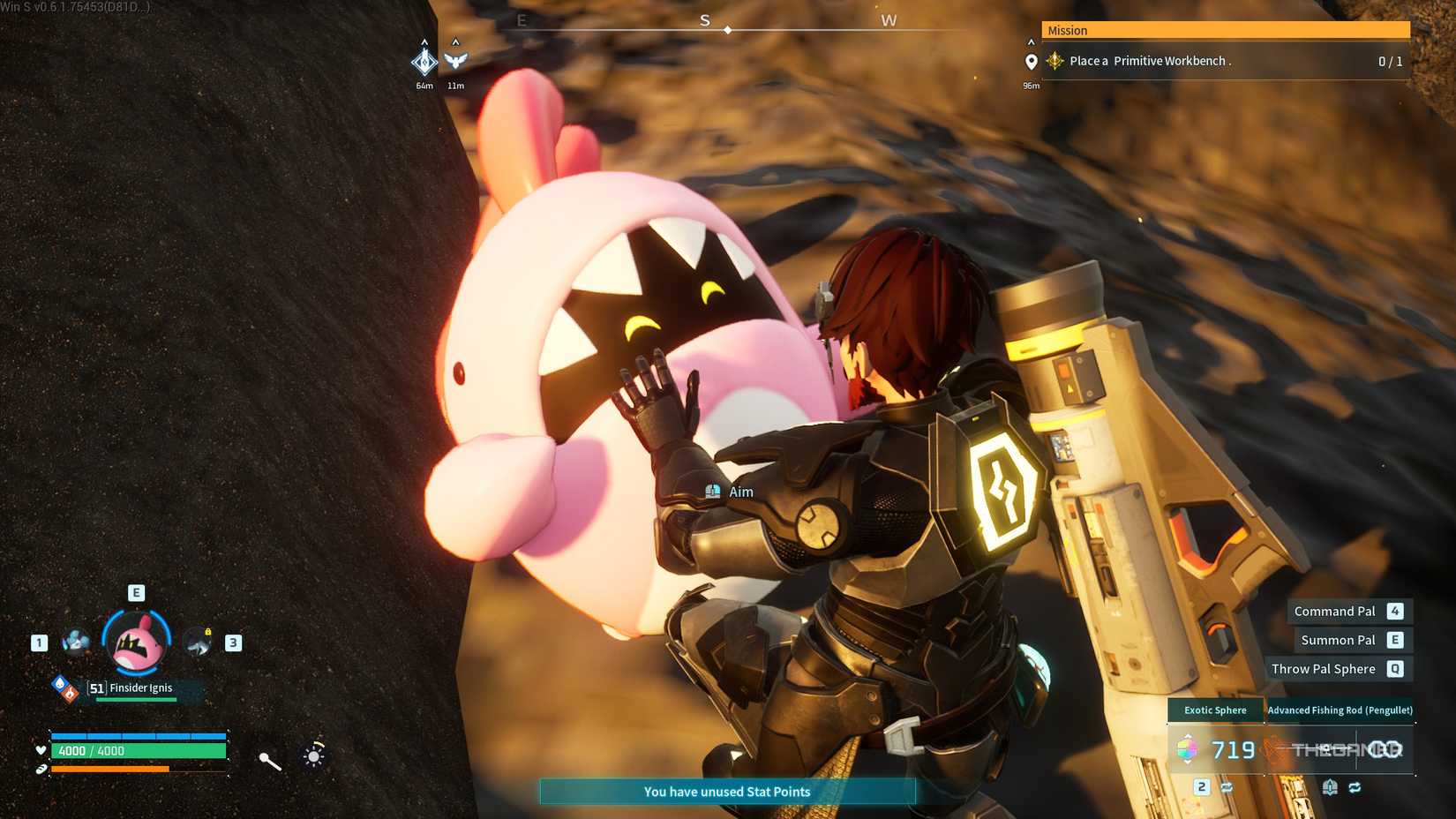This screenshot has height=819, width=1456.
Task: Select the Exotic Sphere name label
Action: [1215, 710]
